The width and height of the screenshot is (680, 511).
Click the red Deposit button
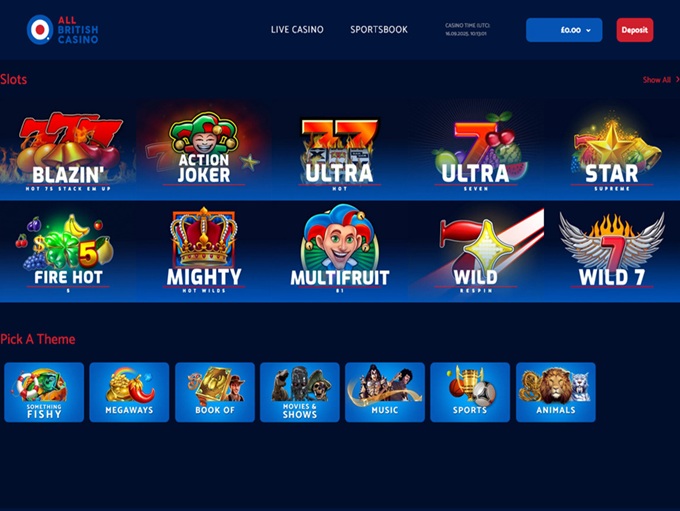[634, 30]
